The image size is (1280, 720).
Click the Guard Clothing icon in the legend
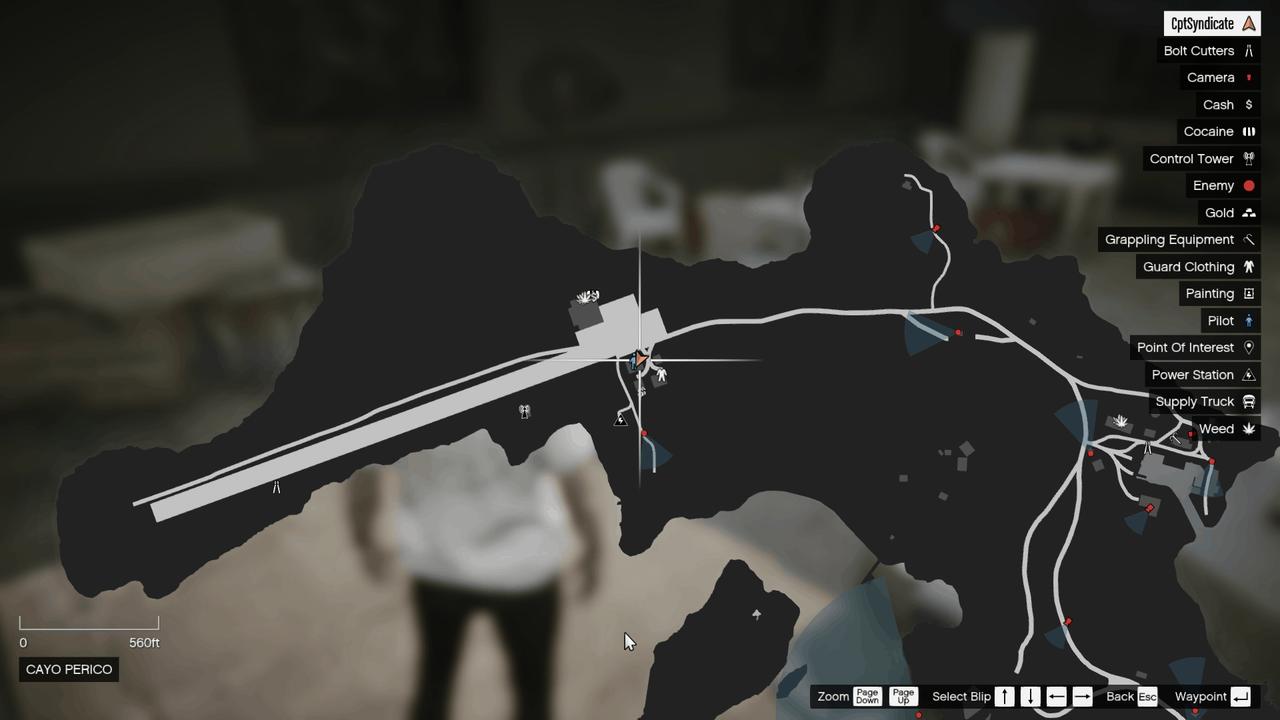(x=1196, y=266)
